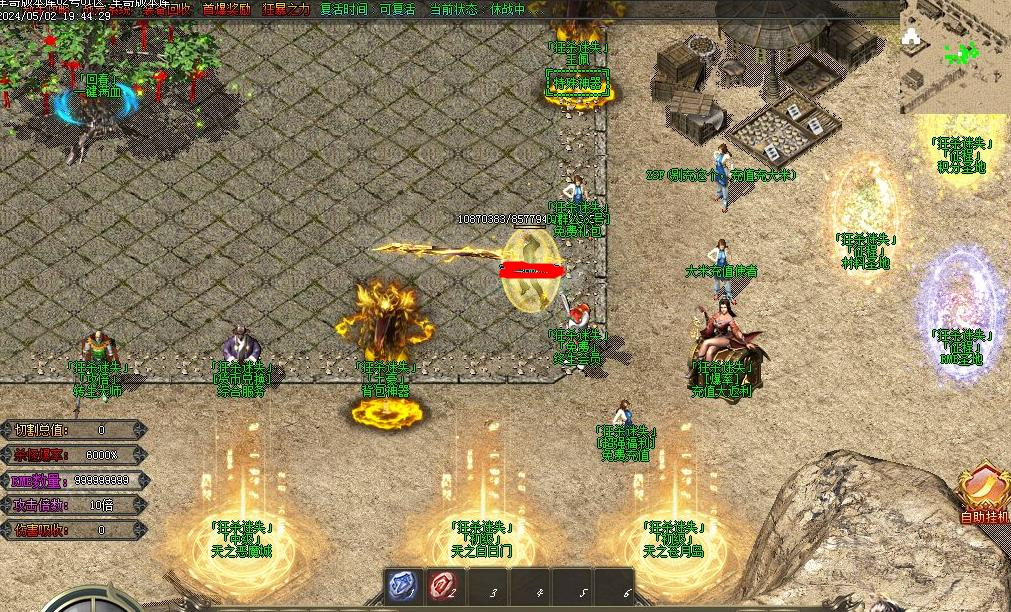Use the red rune stone in hotbar slot 2
Image resolution: width=1011 pixels, height=612 pixels.
click(x=444, y=587)
